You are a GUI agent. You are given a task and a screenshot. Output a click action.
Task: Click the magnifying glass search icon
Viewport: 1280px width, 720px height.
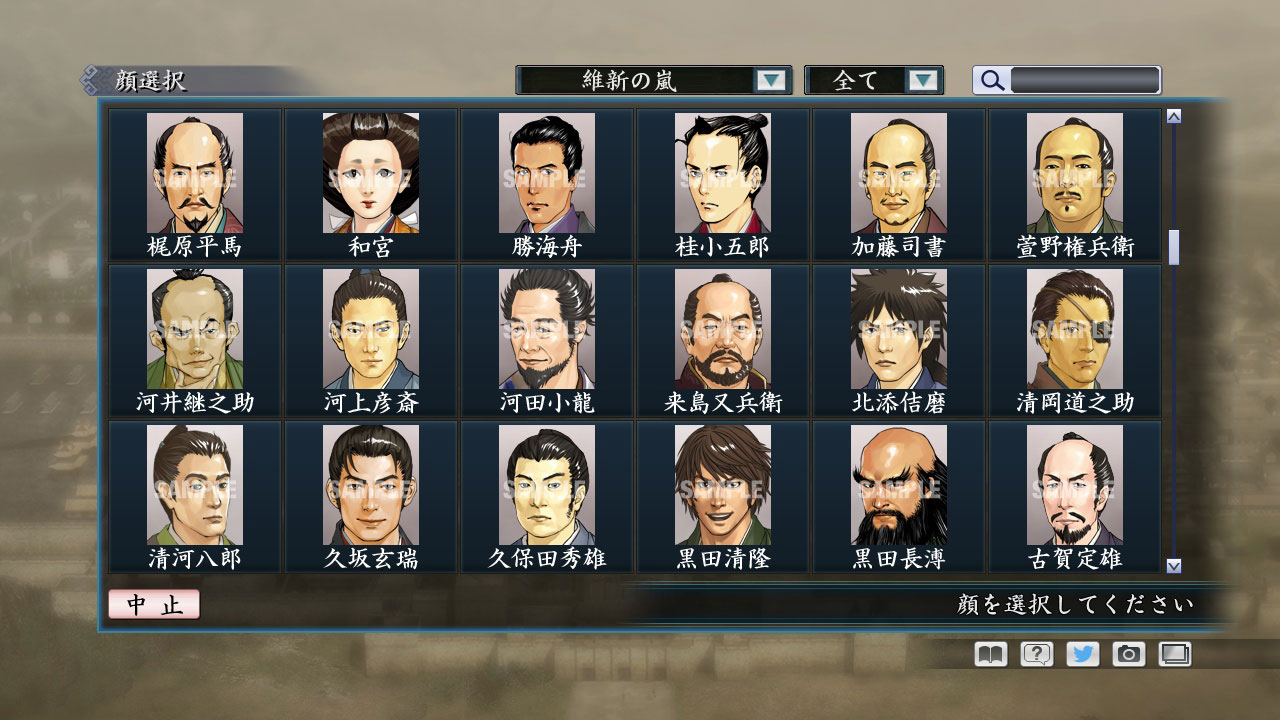[990, 80]
